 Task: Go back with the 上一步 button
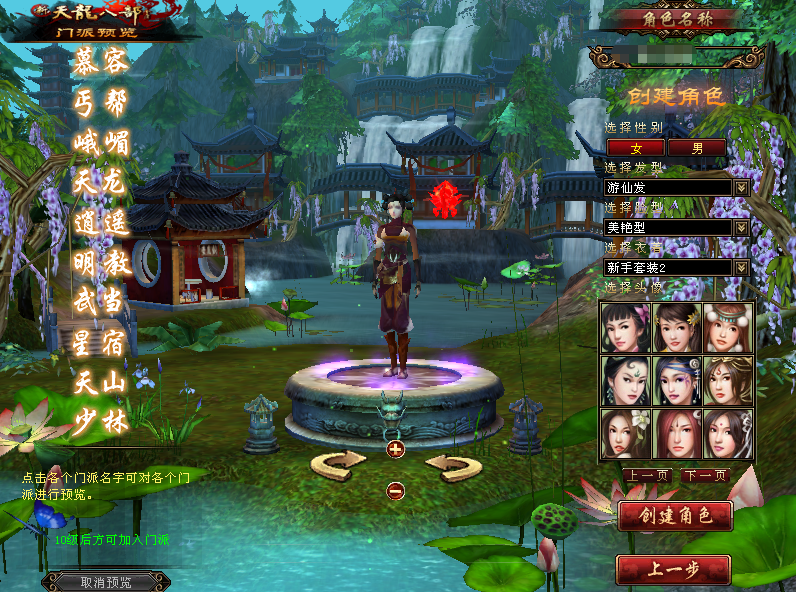coord(673,570)
